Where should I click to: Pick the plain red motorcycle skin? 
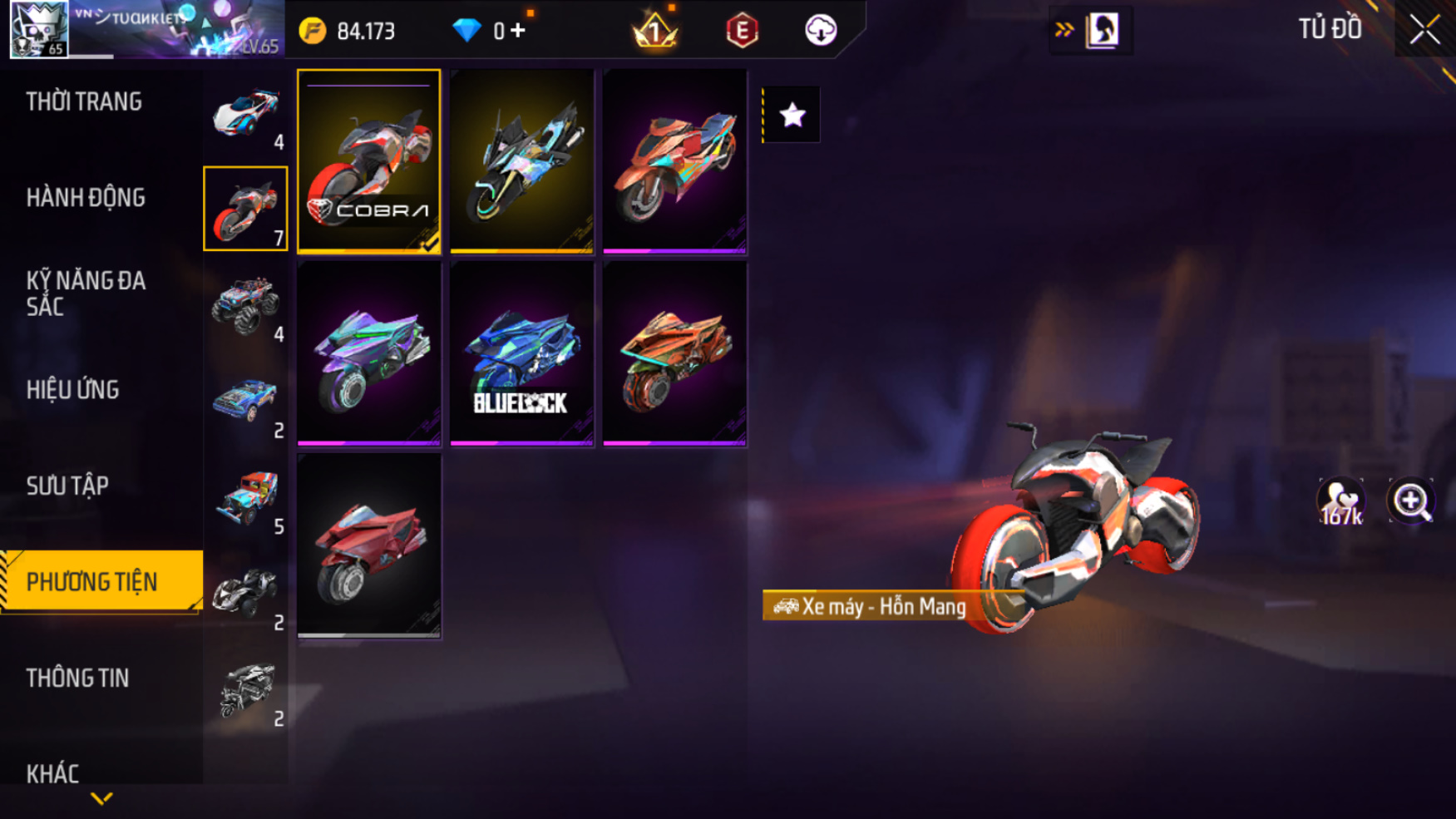click(369, 546)
